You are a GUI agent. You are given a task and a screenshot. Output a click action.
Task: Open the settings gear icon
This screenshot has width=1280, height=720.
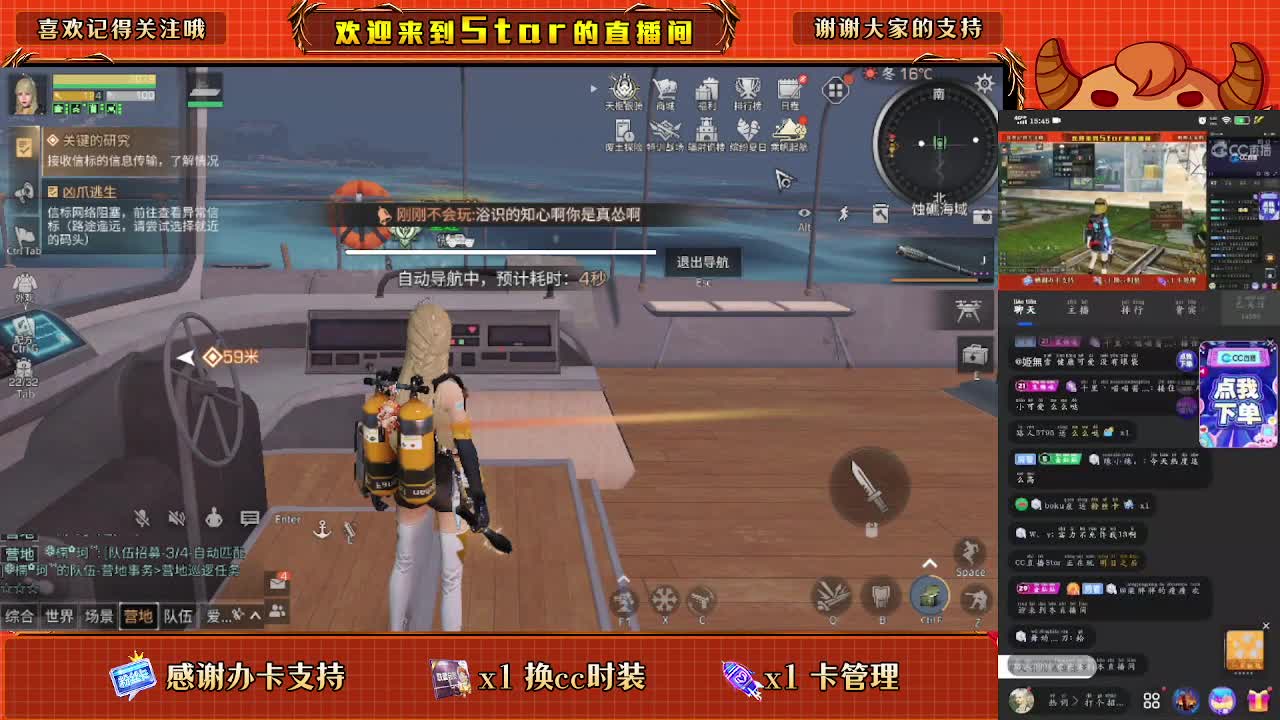[982, 85]
